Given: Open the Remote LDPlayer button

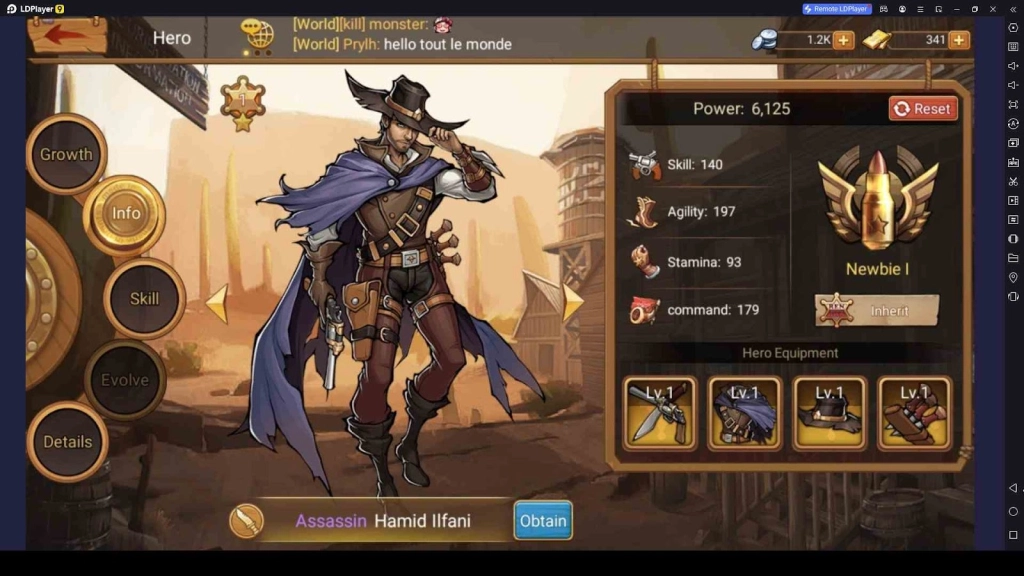Looking at the screenshot, I should [837, 9].
